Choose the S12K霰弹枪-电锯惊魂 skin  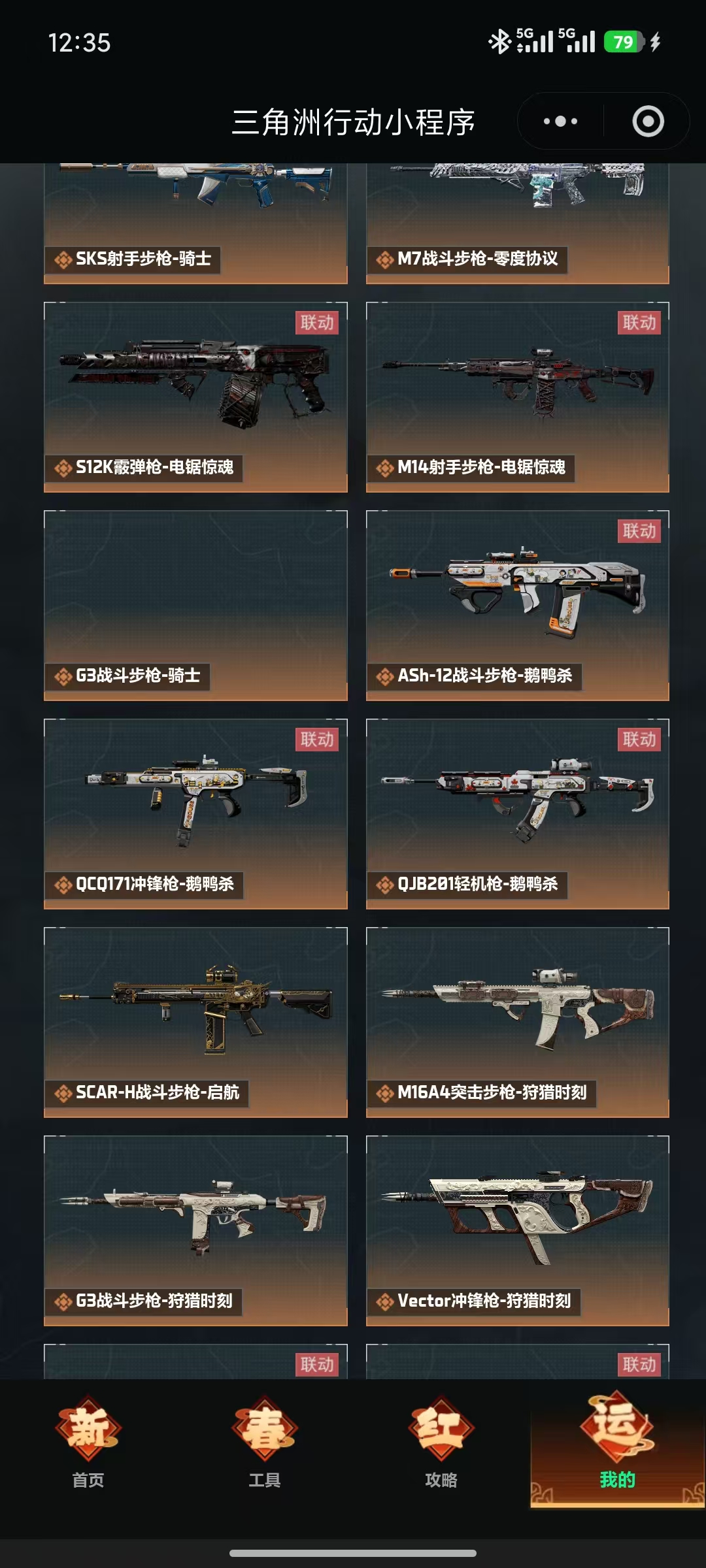[x=195, y=397]
